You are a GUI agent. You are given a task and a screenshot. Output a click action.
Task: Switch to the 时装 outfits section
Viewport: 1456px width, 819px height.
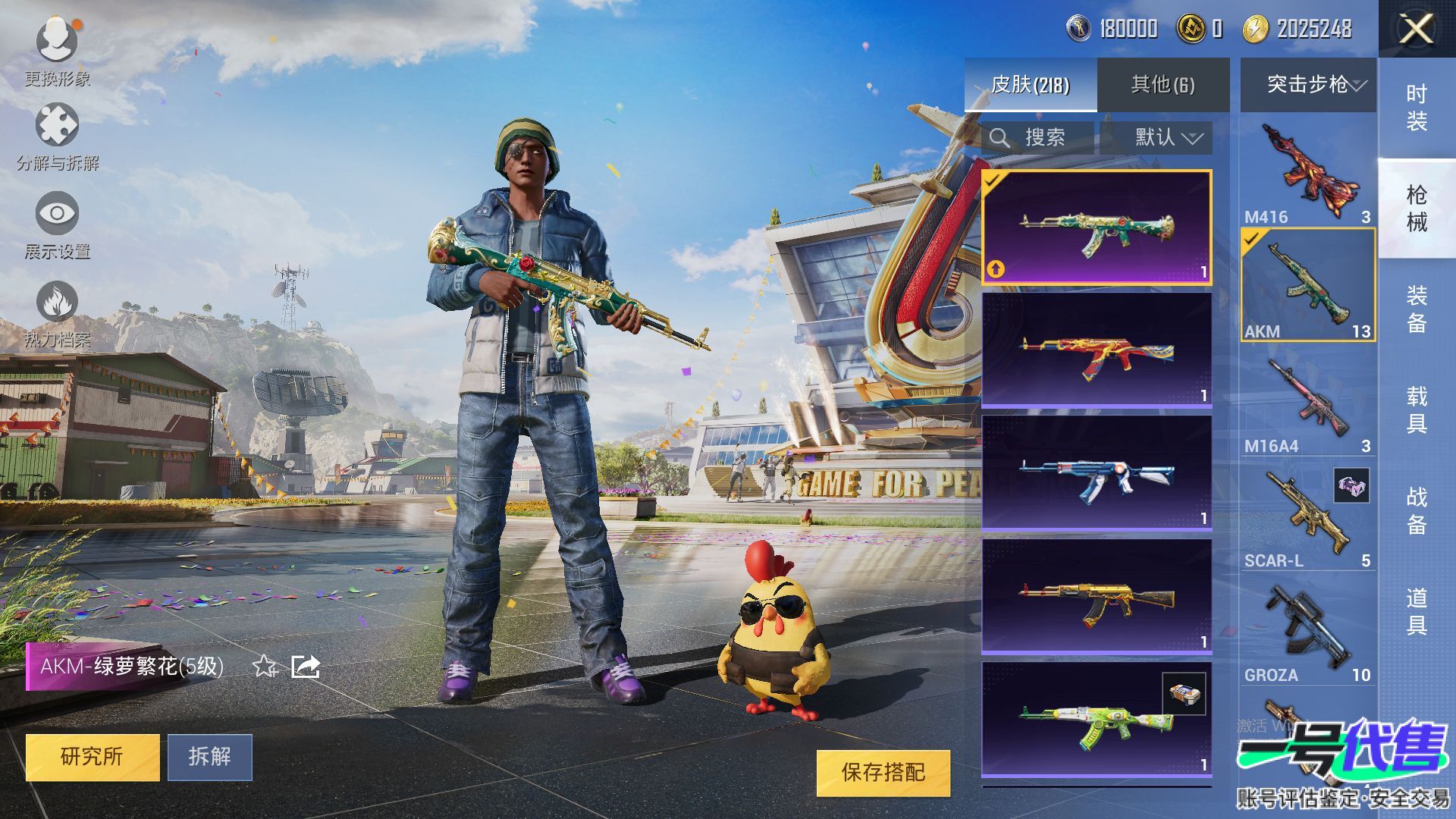1417,108
